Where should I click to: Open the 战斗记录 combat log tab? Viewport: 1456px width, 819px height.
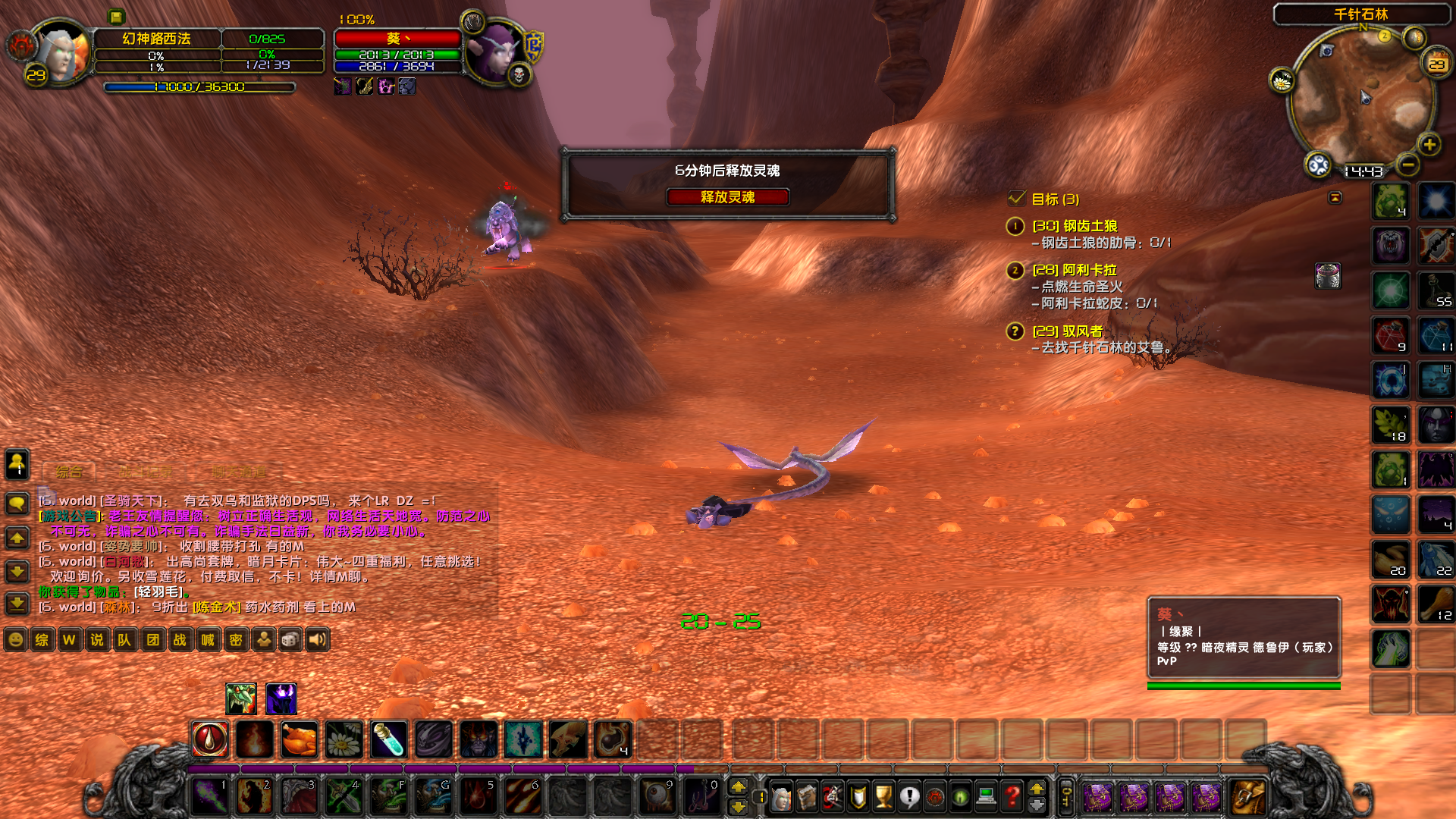pos(146,472)
